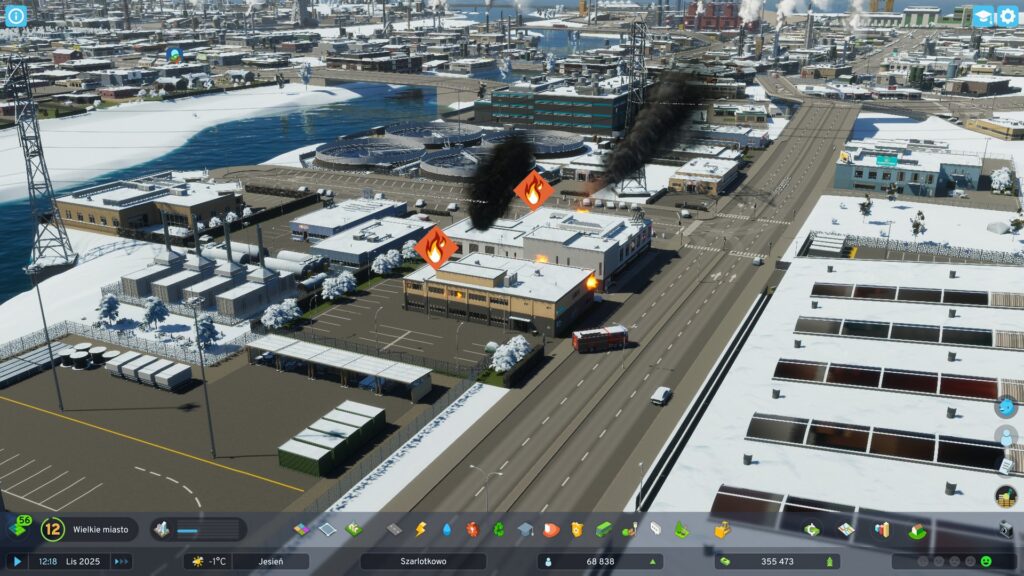Open the tutorials graduation cap button
Viewport: 1024px width, 576px height.
tap(983, 16)
